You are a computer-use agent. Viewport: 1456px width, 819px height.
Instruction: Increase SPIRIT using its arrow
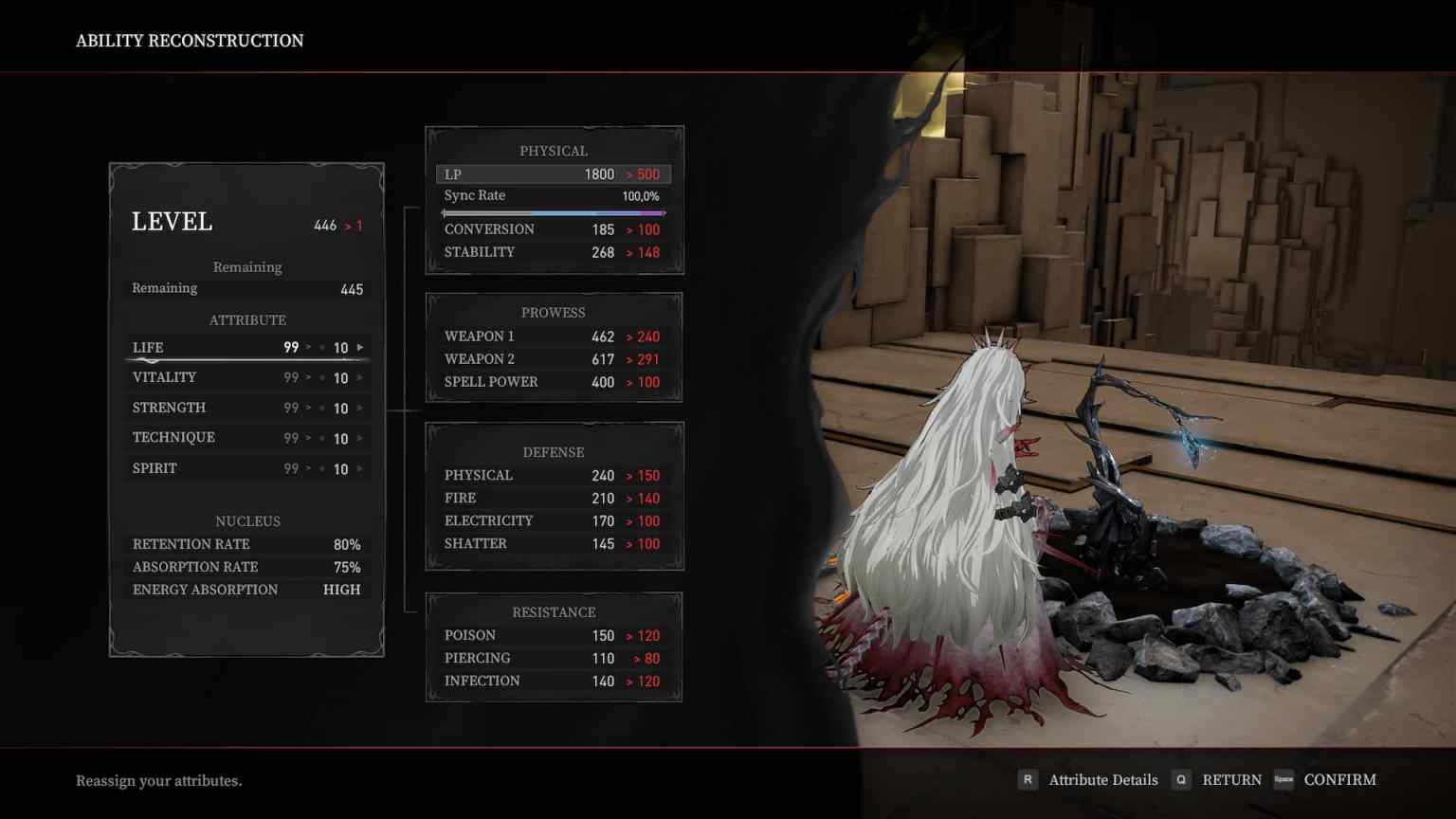tap(359, 468)
